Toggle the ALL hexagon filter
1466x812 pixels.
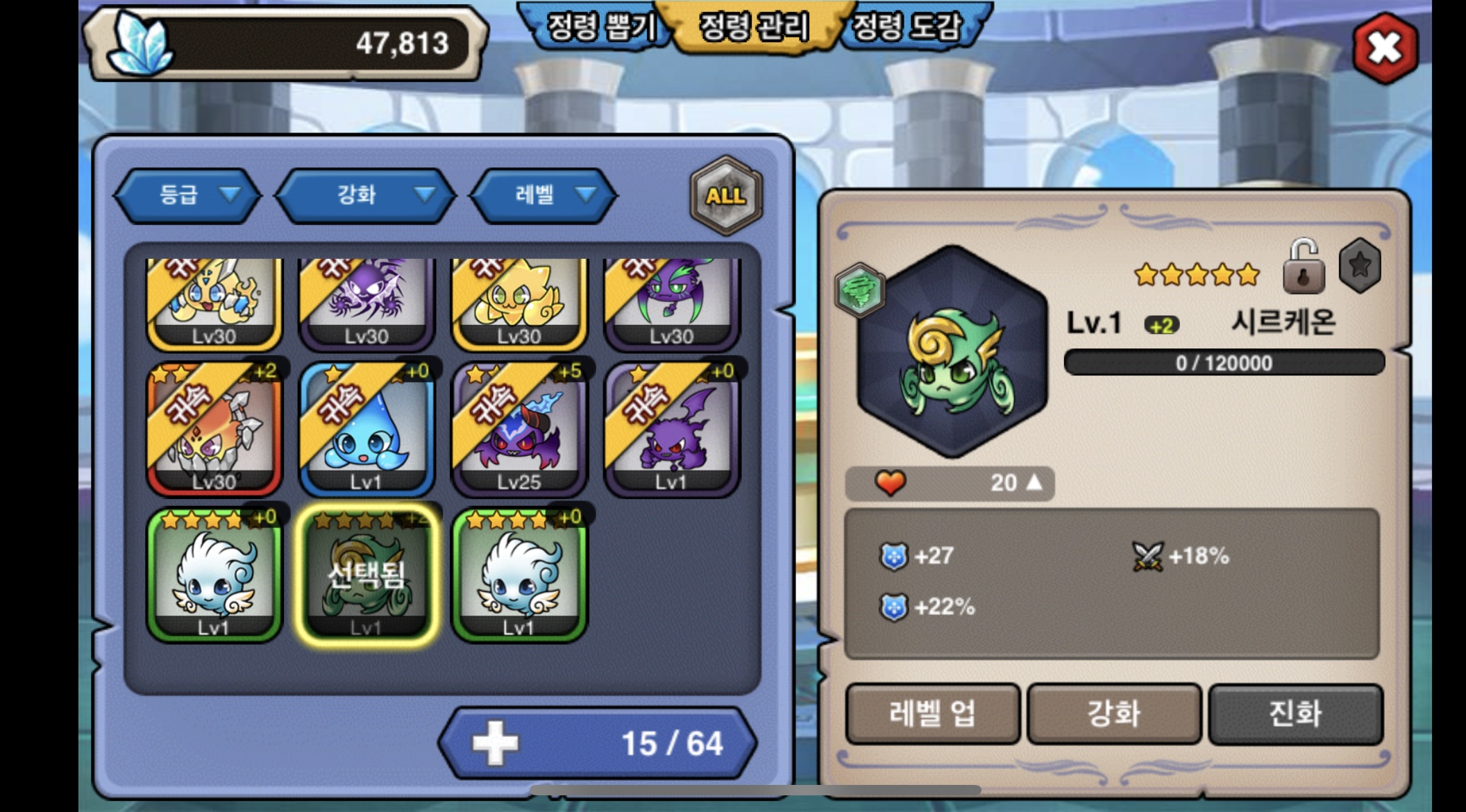click(725, 195)
